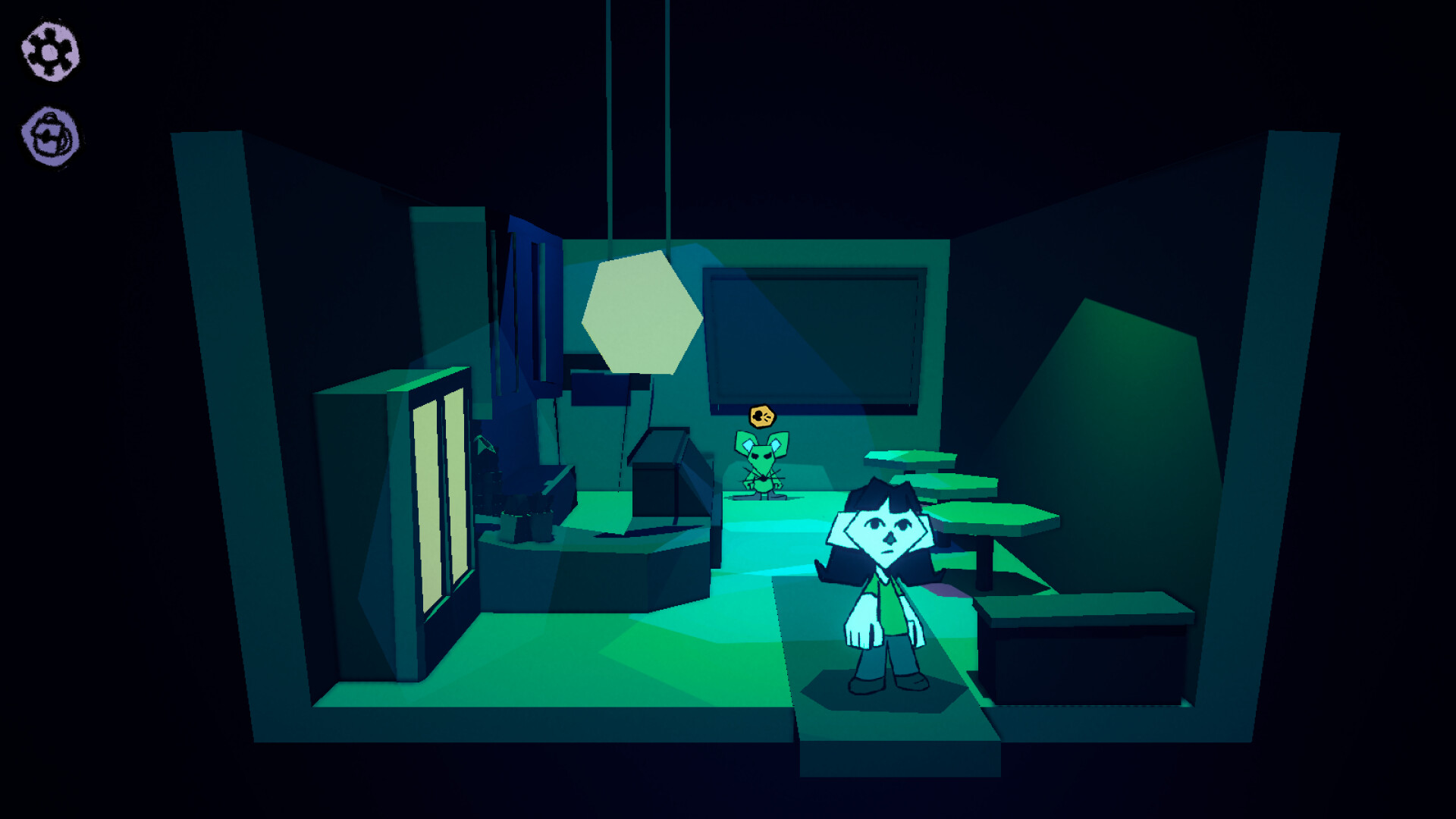Image resolution: width=1456 pixels, height=819 pixels.
Task: Select the gear symbol in the top-left corner
Action: (x=49, y=52)
